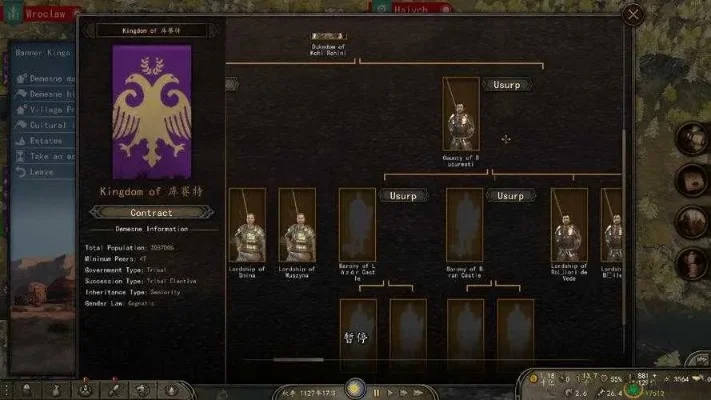Select the County of Bucuresti holder portrait

[x=461, y=114]
